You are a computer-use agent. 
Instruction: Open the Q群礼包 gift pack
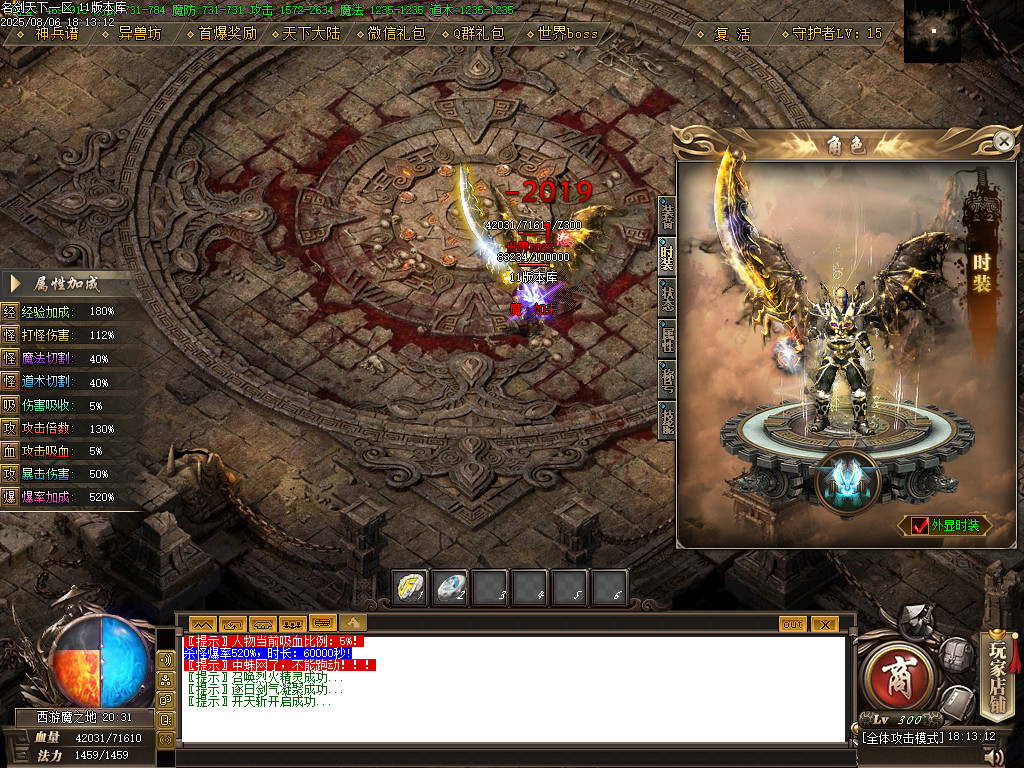pyautogui.click(x=478, y=33)
